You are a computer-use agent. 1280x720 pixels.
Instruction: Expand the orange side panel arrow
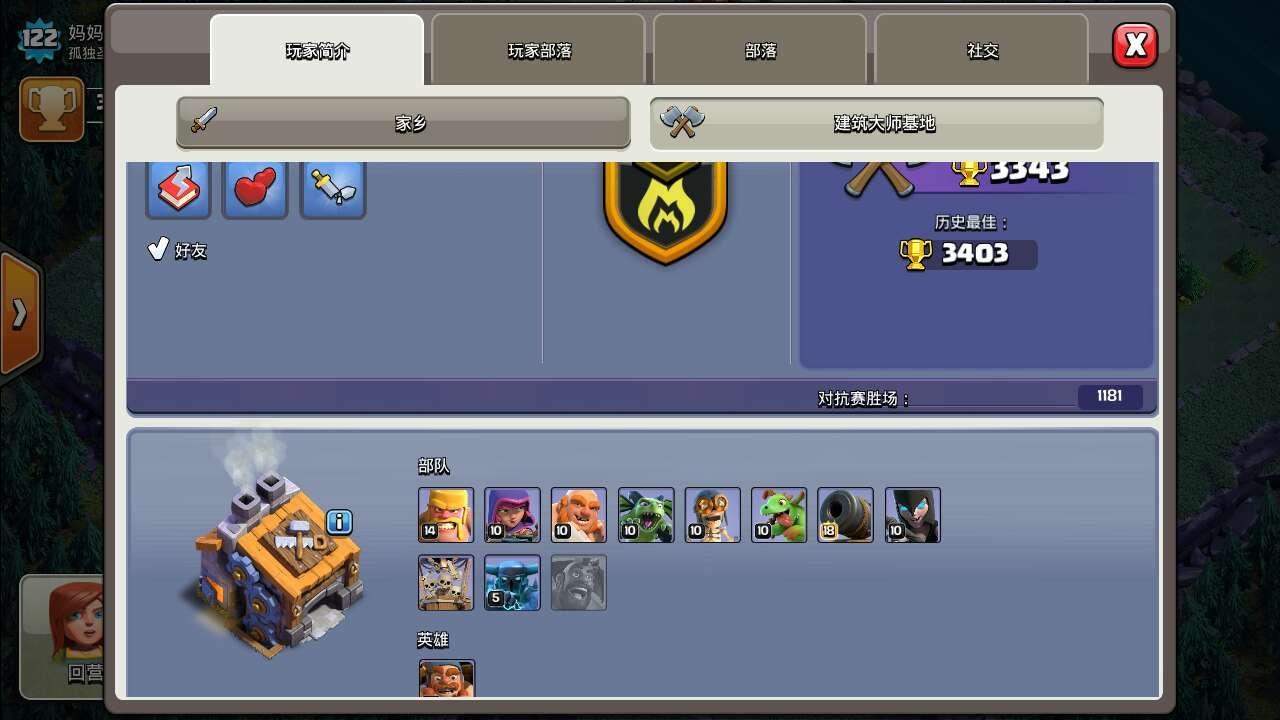tap(18, 310)
